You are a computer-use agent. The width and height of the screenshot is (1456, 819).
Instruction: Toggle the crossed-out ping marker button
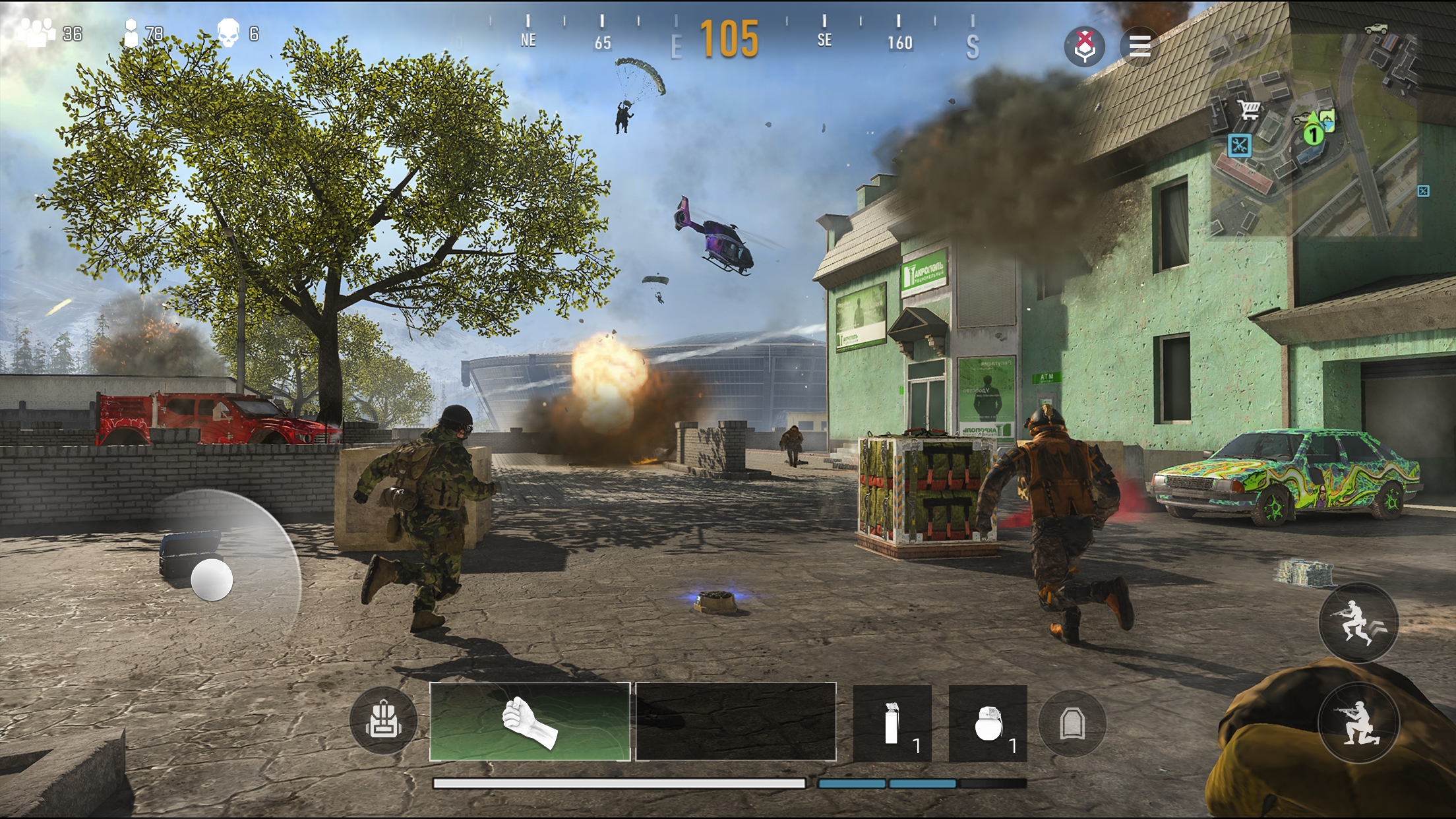coord(1085,46)
